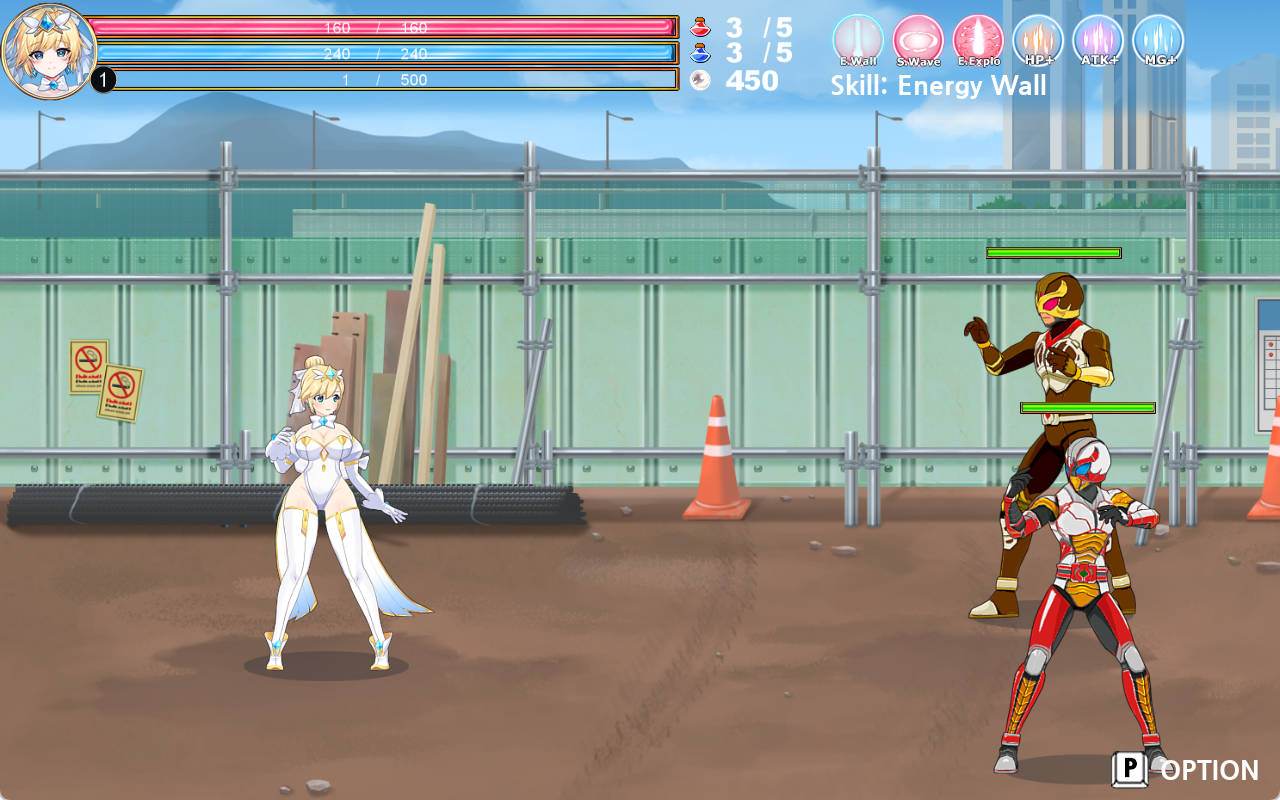Select the E.Wall skill icon
Screen dimensions: 1280x800
(858, 40)
